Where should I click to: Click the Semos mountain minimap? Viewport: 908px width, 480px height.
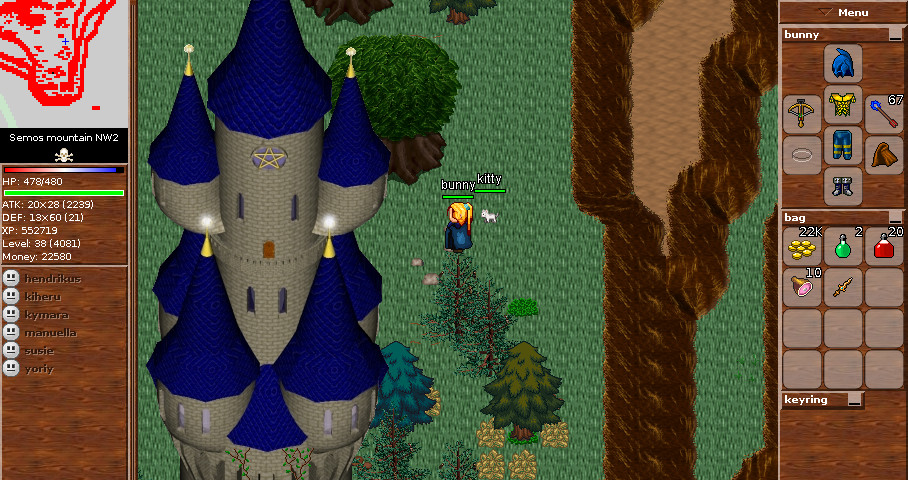point(64,62)
